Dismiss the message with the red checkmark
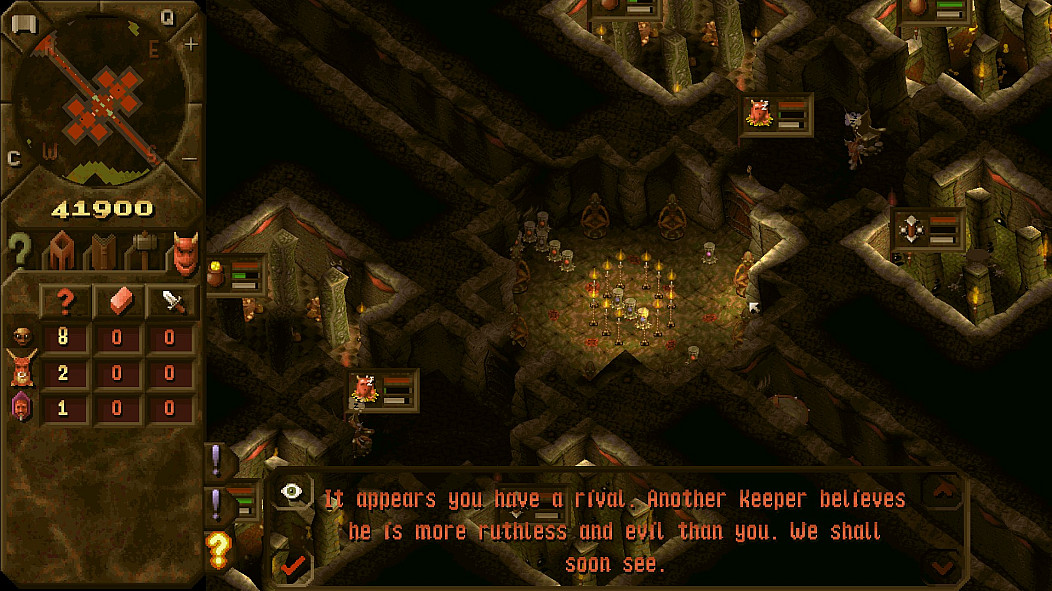Image resolution: width=1052 pixels, height=591 pixels. point(292,566)
